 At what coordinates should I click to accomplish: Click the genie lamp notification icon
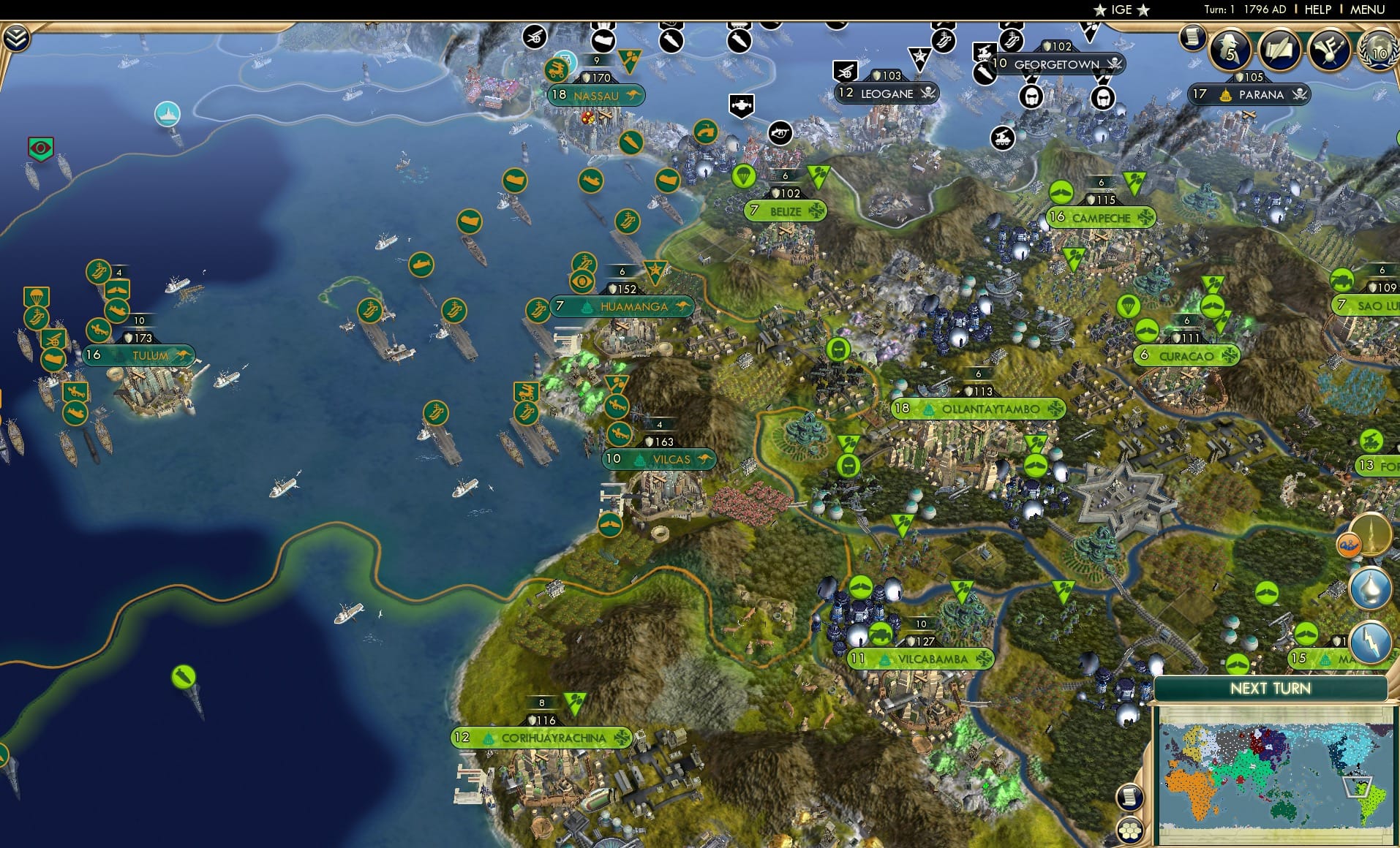[1370, 588]
